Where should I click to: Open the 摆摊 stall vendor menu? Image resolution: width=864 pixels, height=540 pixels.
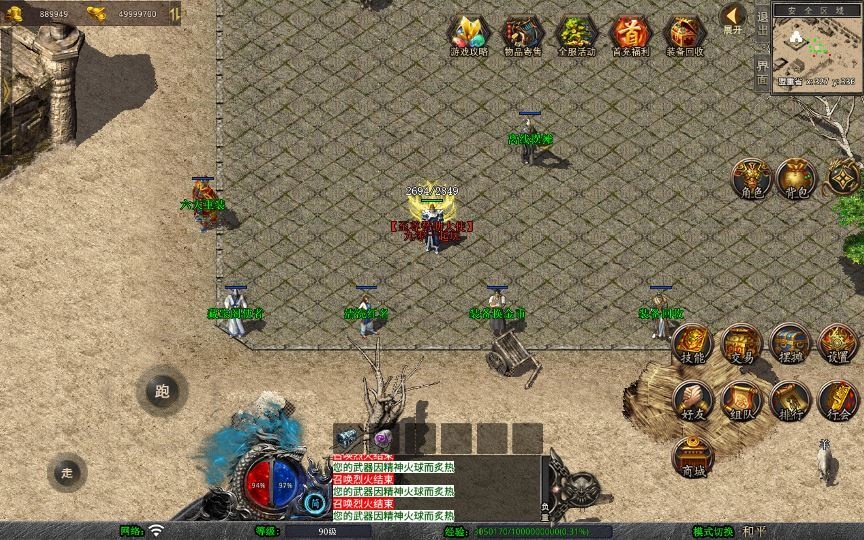pos(789,344)
